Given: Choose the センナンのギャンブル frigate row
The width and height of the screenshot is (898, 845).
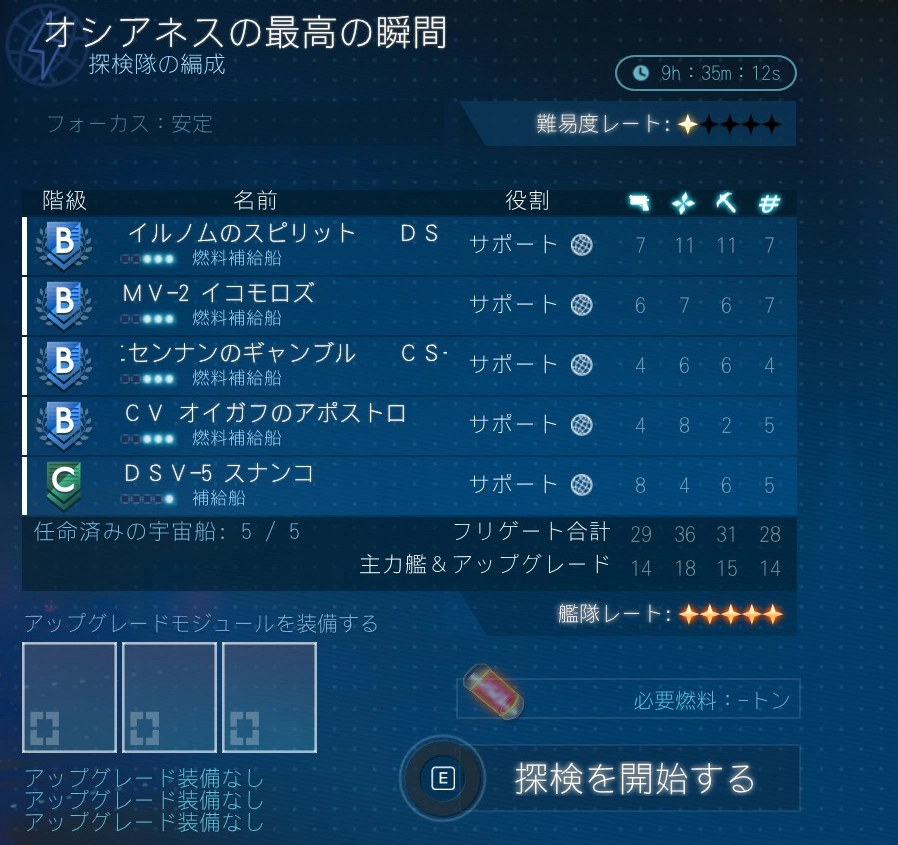Looking at the screenshot, I should coord(410,365).
